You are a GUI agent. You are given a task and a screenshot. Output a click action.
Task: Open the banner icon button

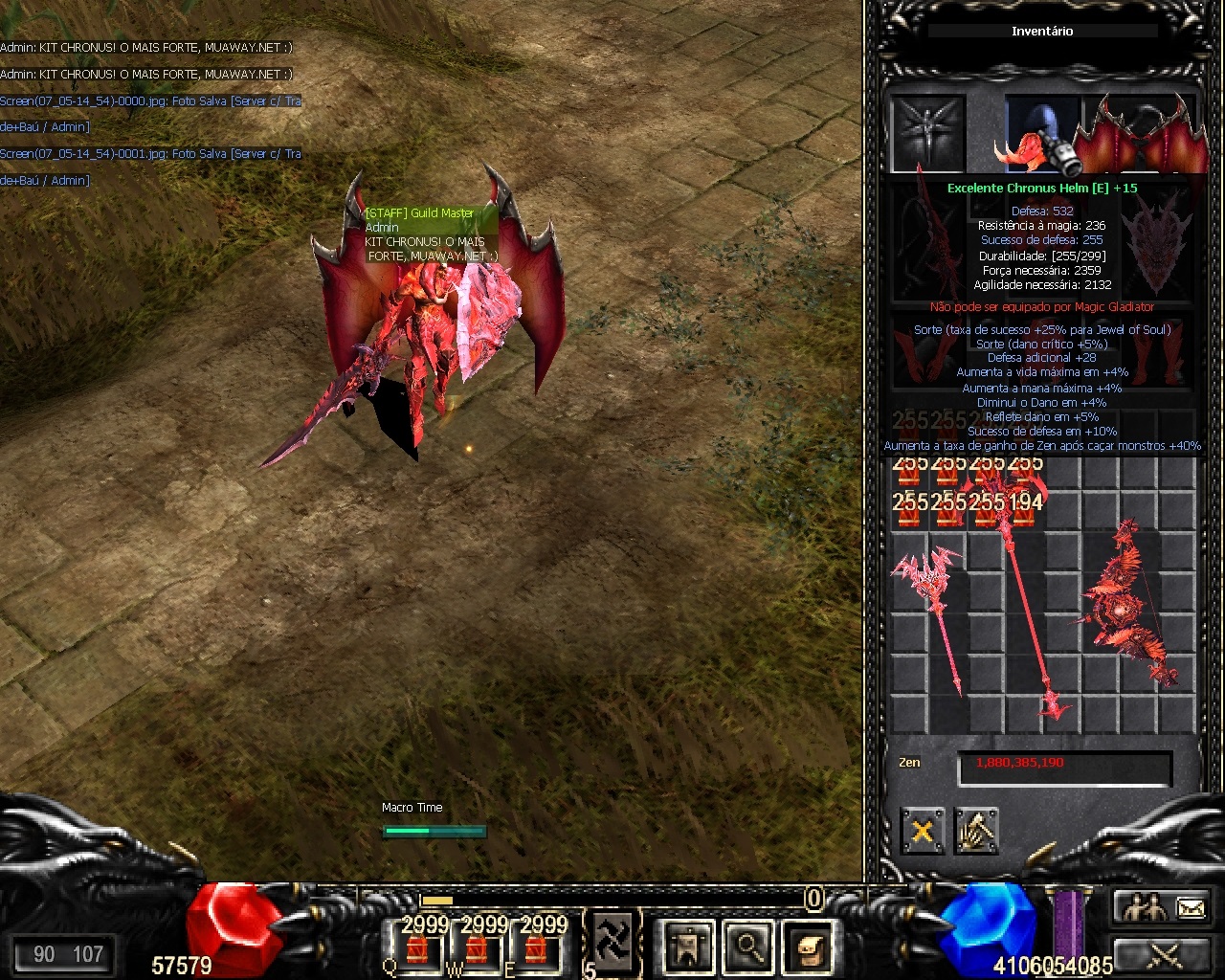coord(687,947)
